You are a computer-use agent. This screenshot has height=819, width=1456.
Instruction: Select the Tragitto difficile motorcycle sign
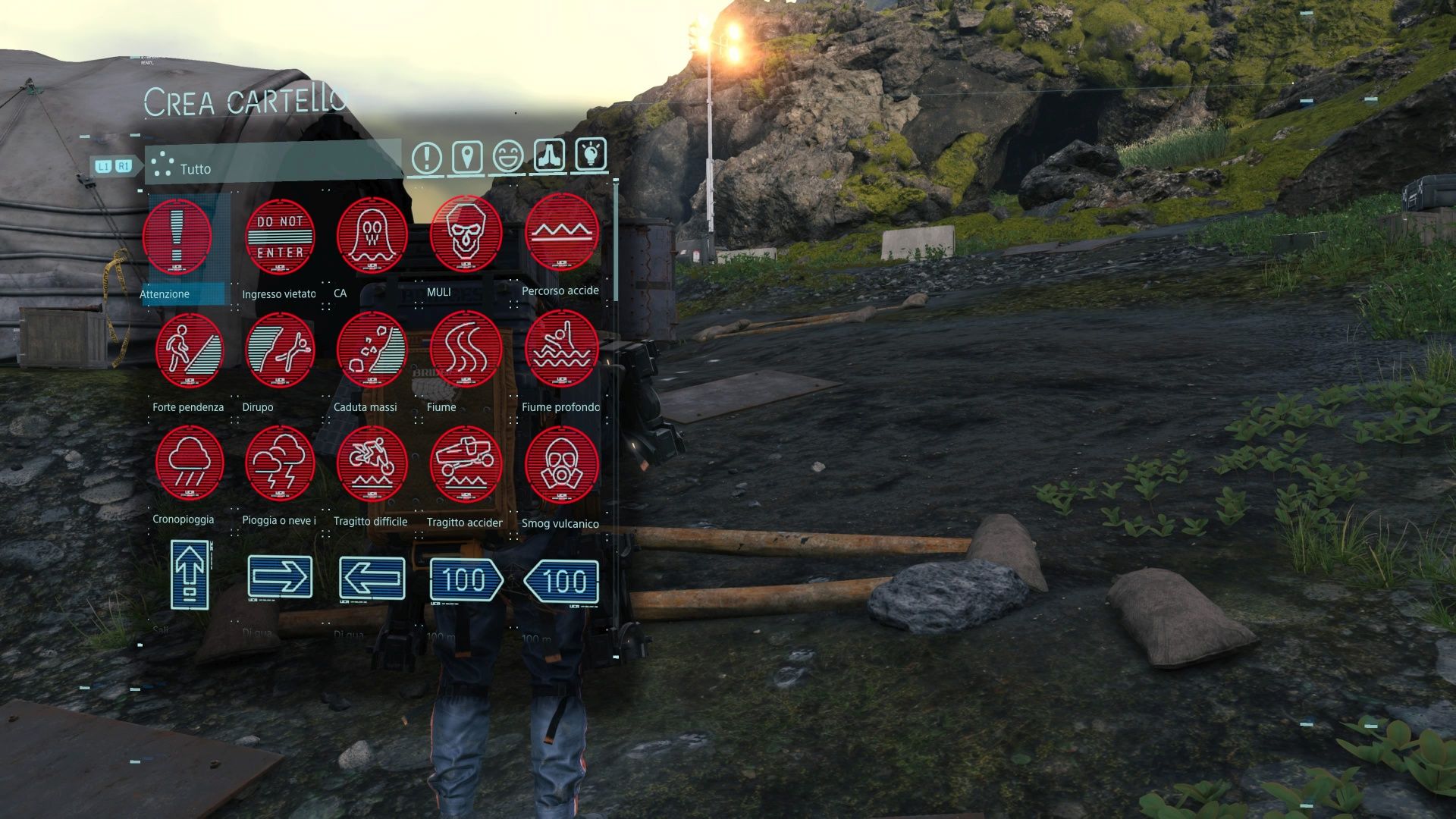coord(372,463)
